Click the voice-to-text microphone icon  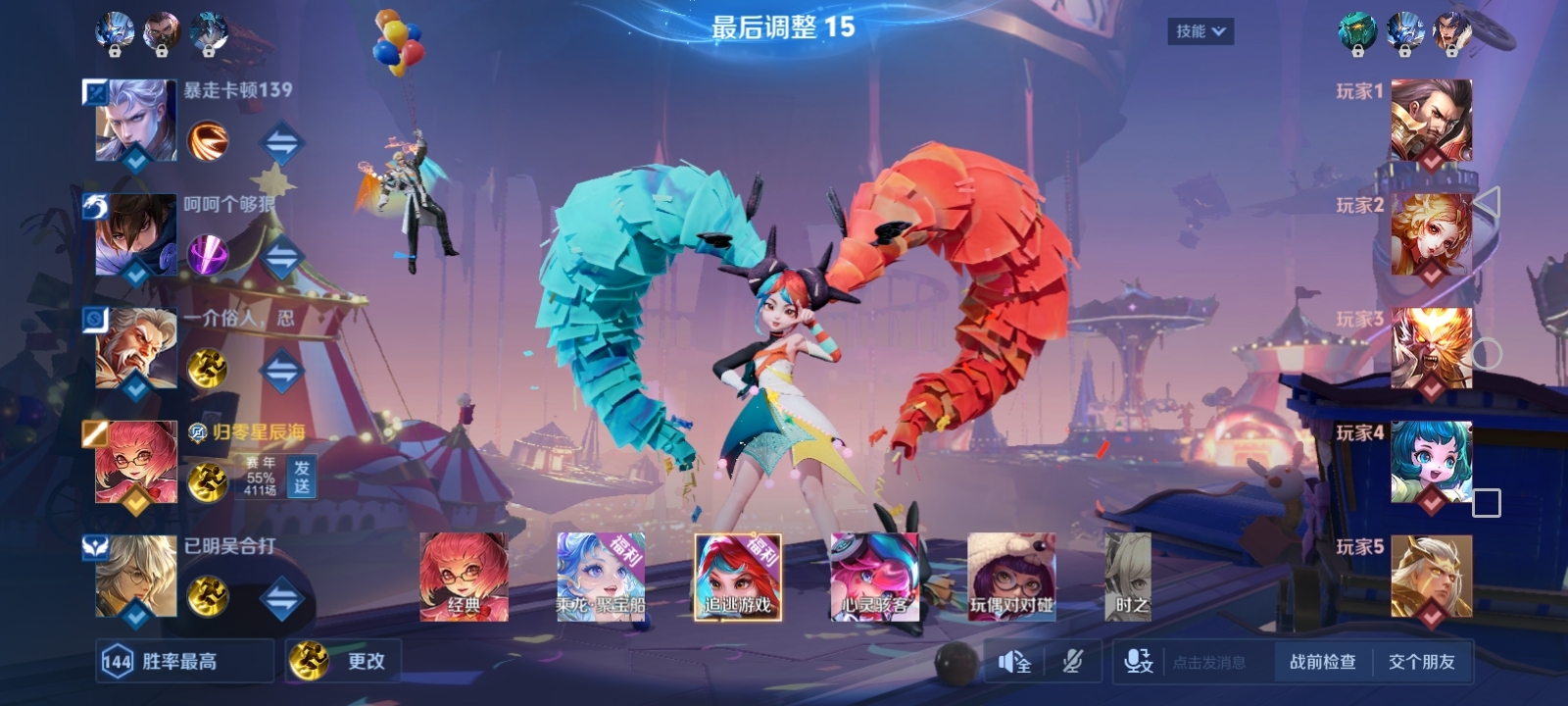coord(1139,662)
